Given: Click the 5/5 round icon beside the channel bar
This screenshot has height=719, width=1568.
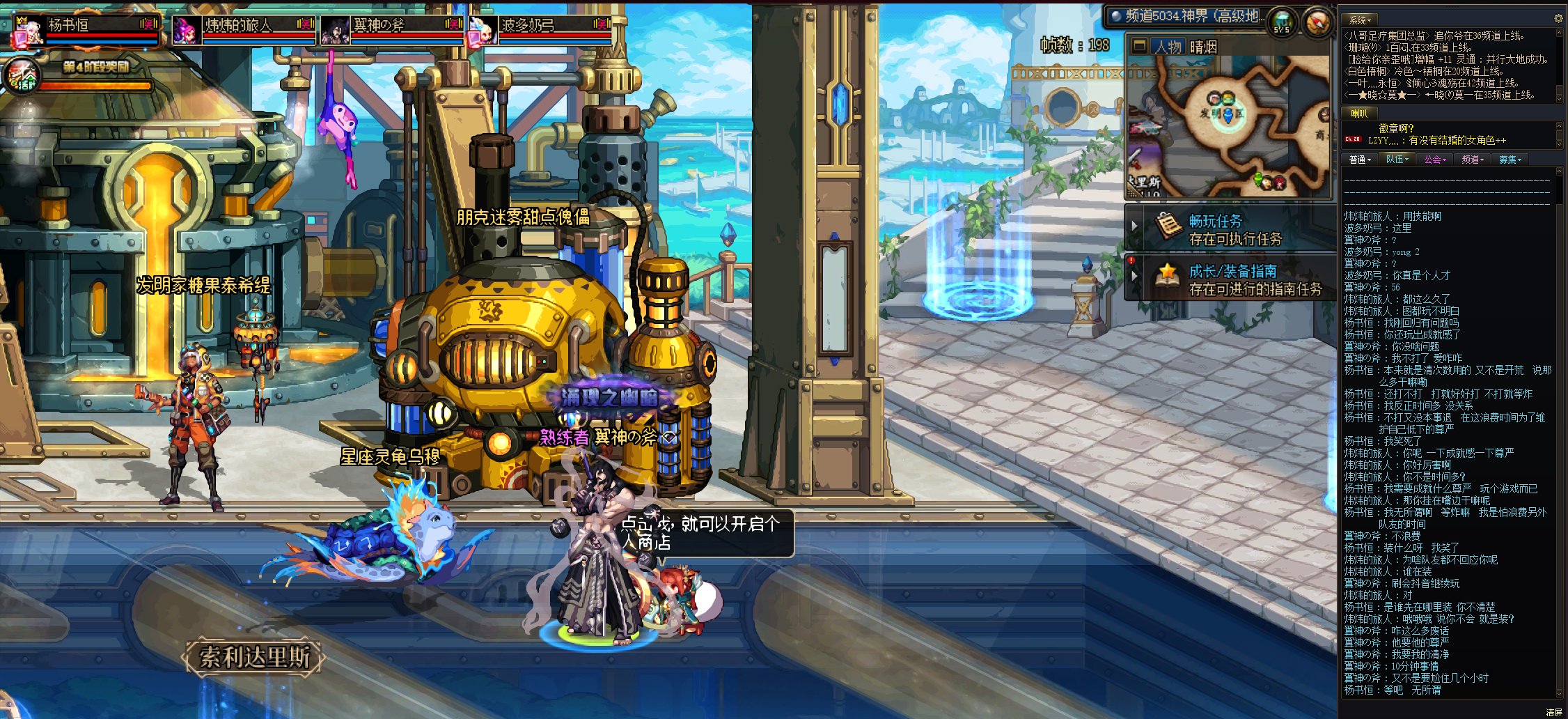Looking at the screenshot, I should (x=1281, y=22).
